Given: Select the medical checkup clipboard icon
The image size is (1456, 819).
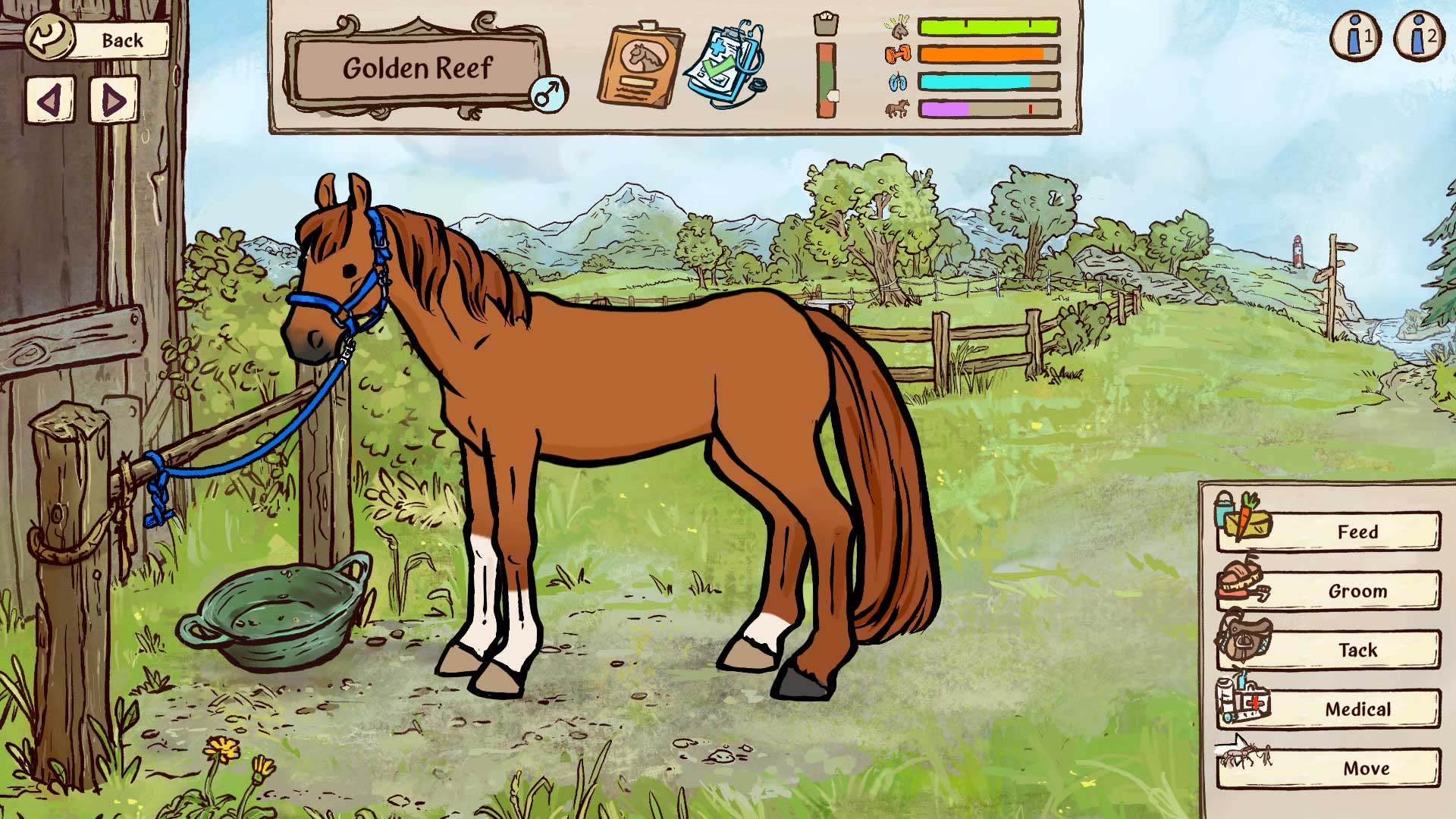Looking at the screenshot, I should point(724,64).
